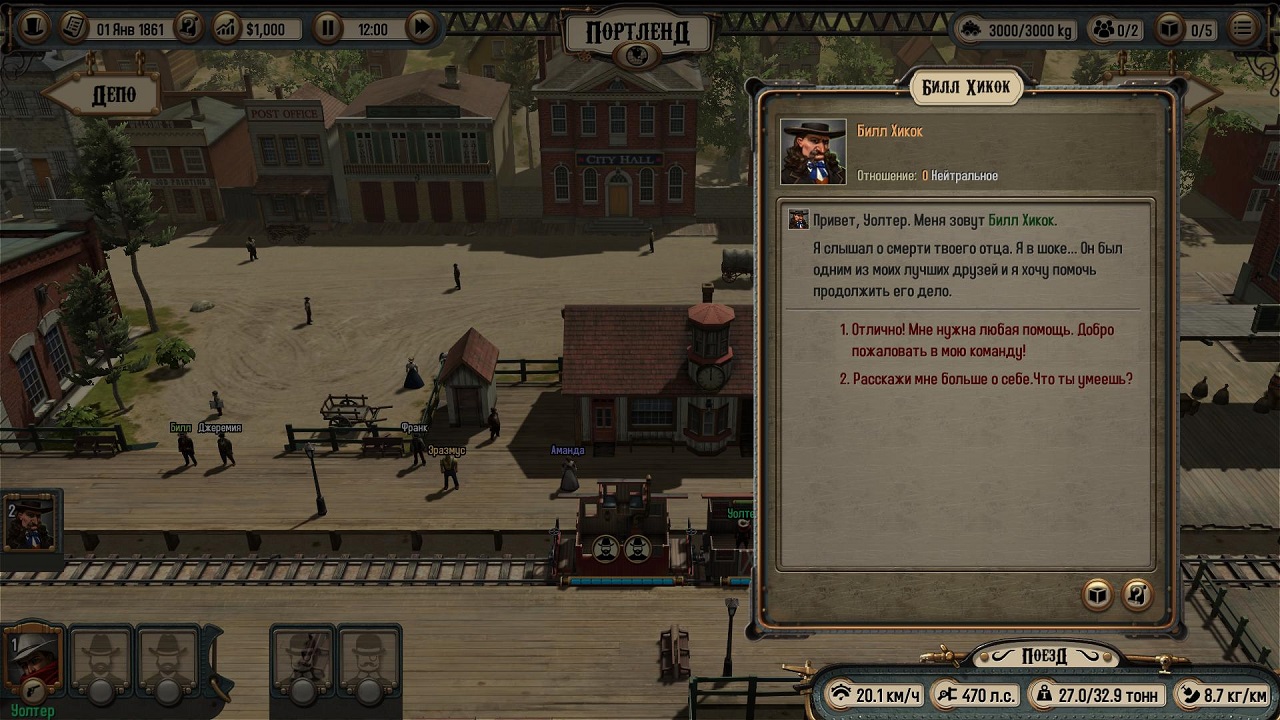Open the quest scroll in top bar
1280x720 pixels.
[188, 28]
